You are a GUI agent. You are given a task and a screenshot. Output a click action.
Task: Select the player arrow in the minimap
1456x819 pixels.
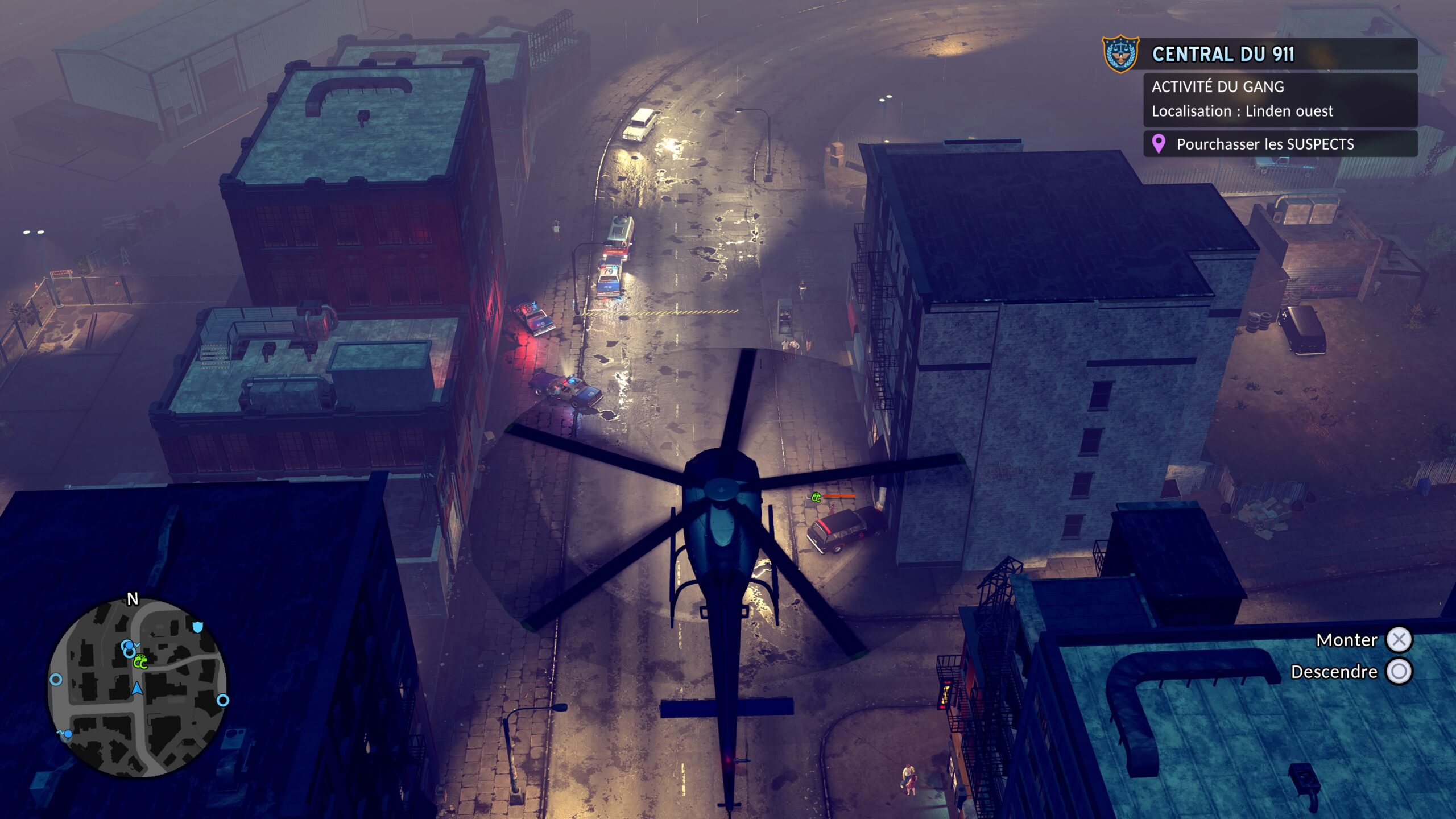click(138, 689)
